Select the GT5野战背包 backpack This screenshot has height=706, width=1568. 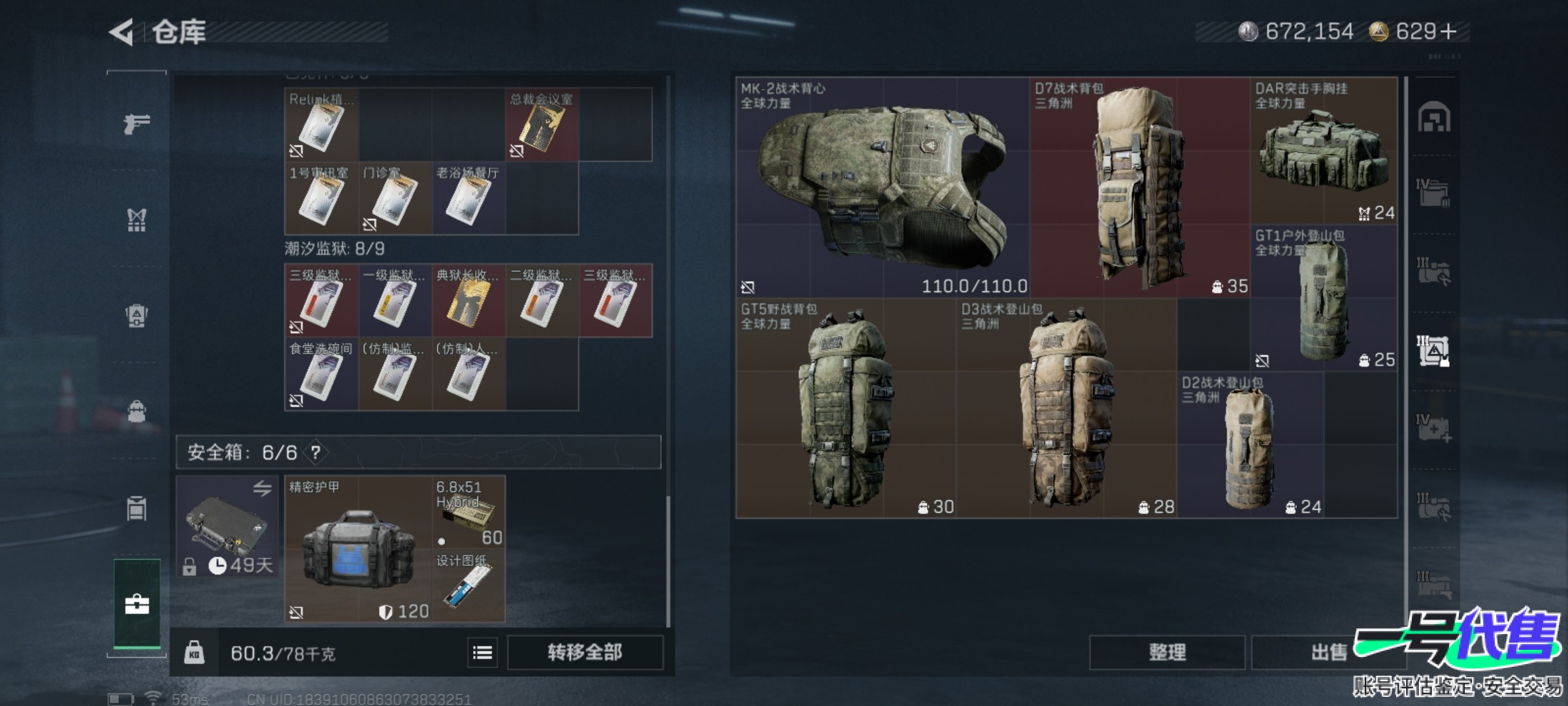click(x=845, y=409)
